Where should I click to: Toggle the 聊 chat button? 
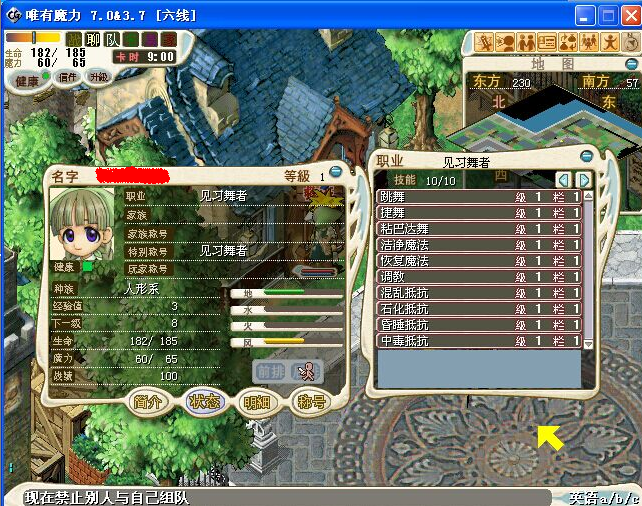pyautogui.click(x=92, y=39)
